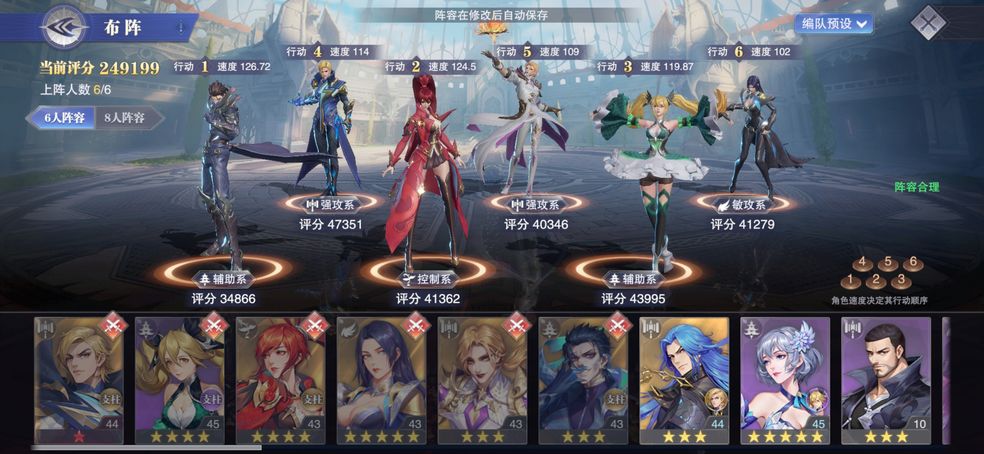Viewport: 984px width, 454px height.
Task: Choose the blonde horned woman card, level 45
Action: (x=180, y=373)
